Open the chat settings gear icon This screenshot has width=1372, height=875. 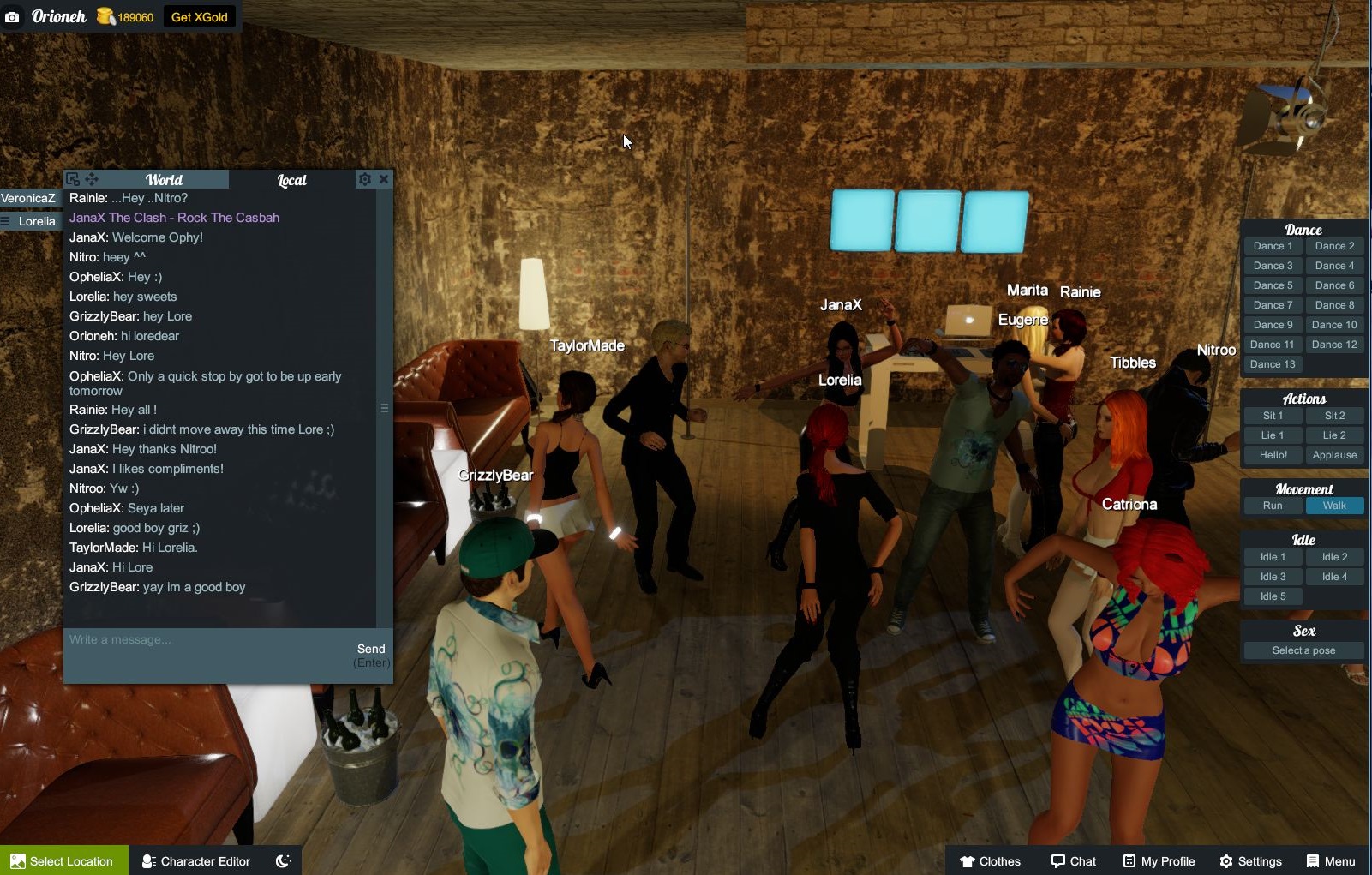click(x=365, y=179)
